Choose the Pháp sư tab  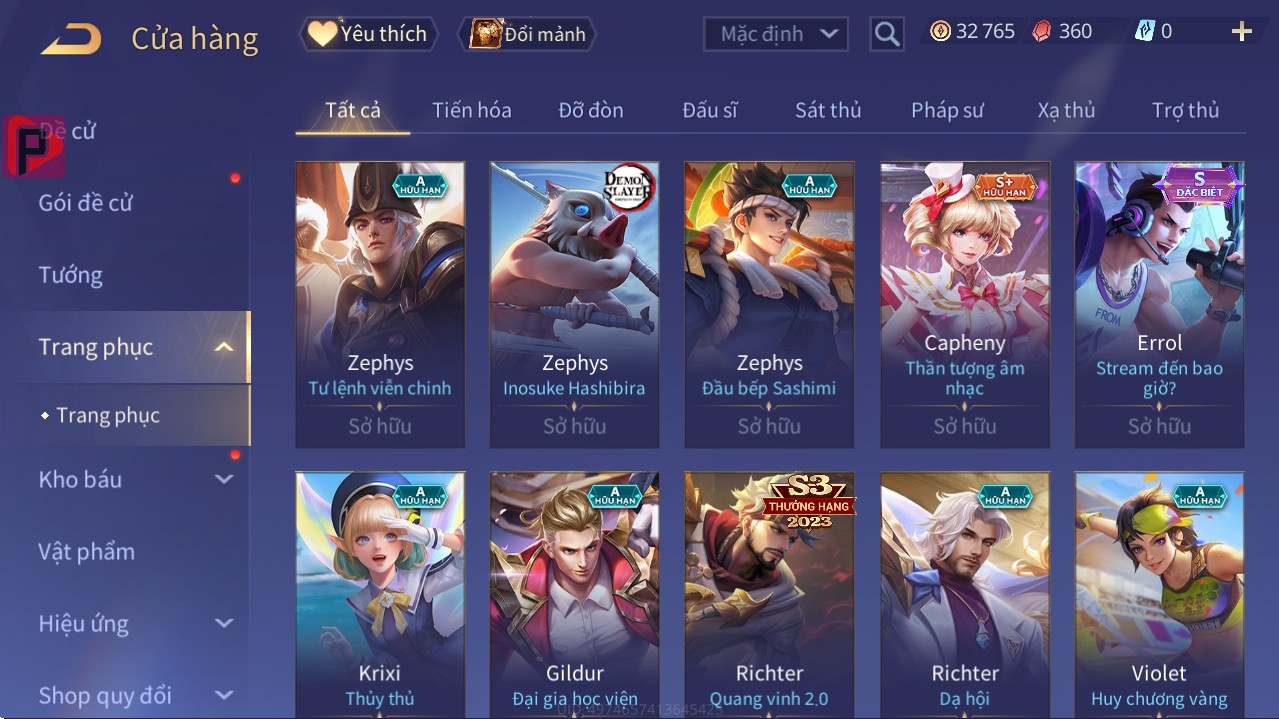(947, 110)
